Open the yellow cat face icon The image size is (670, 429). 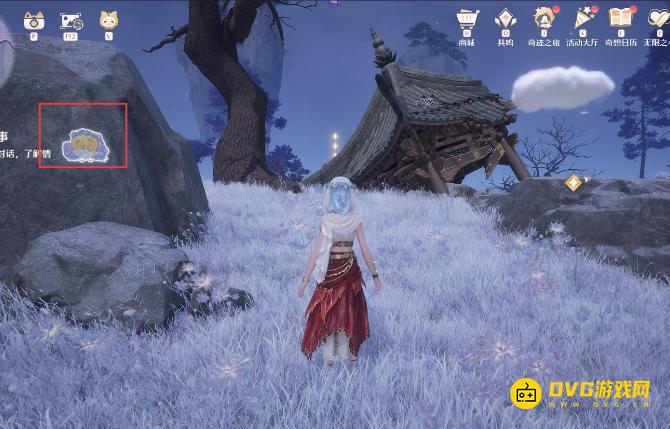pos(107,20)
